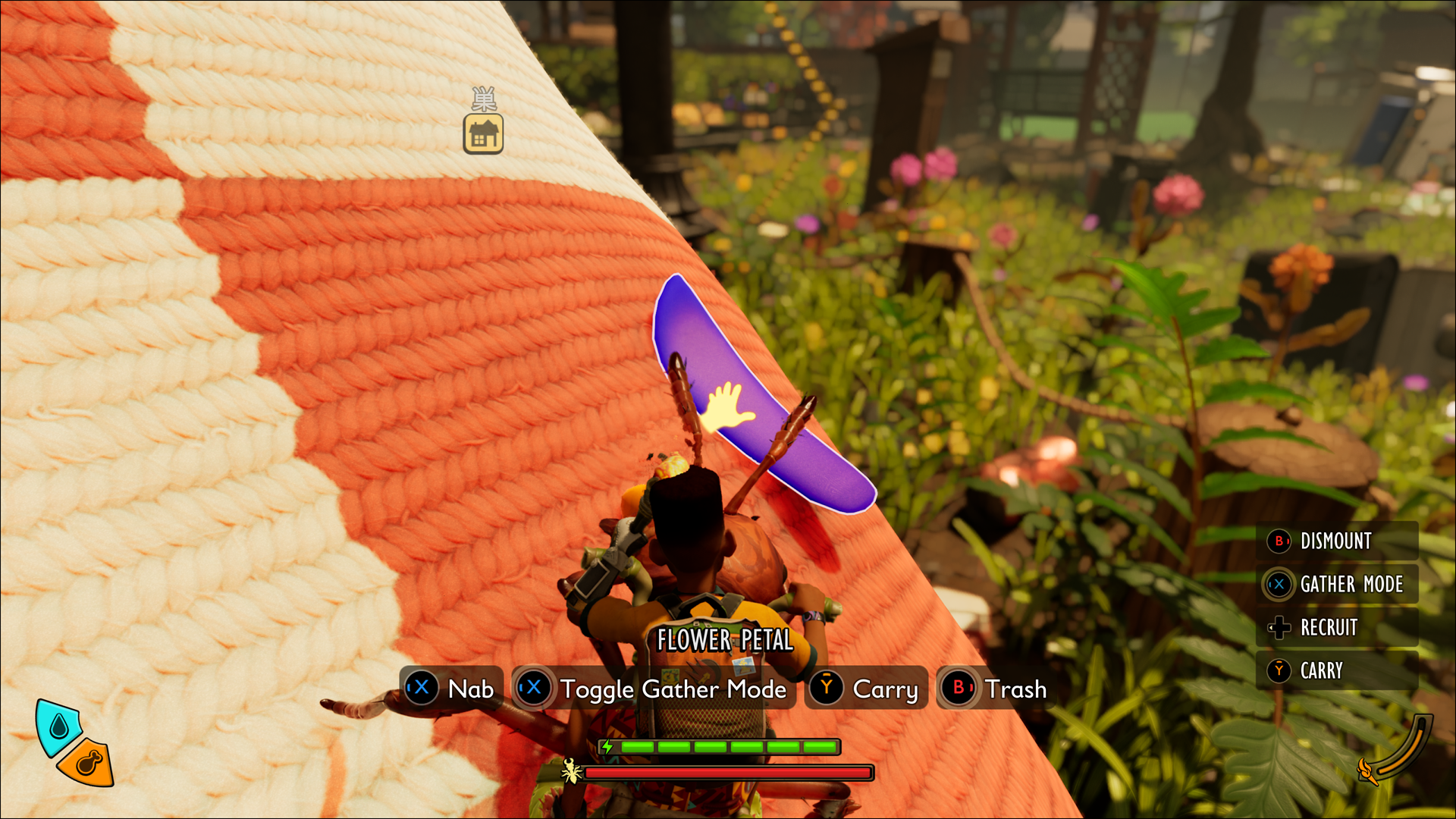The height and width of the screenshot is (819, 1456).
Task: Click the blue water droplet thirst icon
Action: (58, 726)
